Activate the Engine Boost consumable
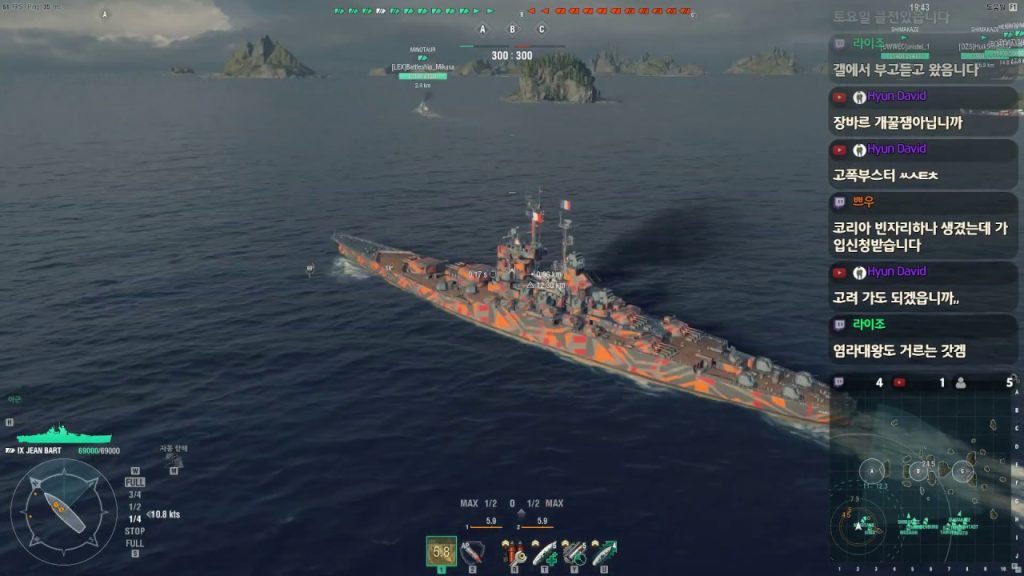Image resolution: width=1024 pixels, height=576 pixels. point(603,551)
